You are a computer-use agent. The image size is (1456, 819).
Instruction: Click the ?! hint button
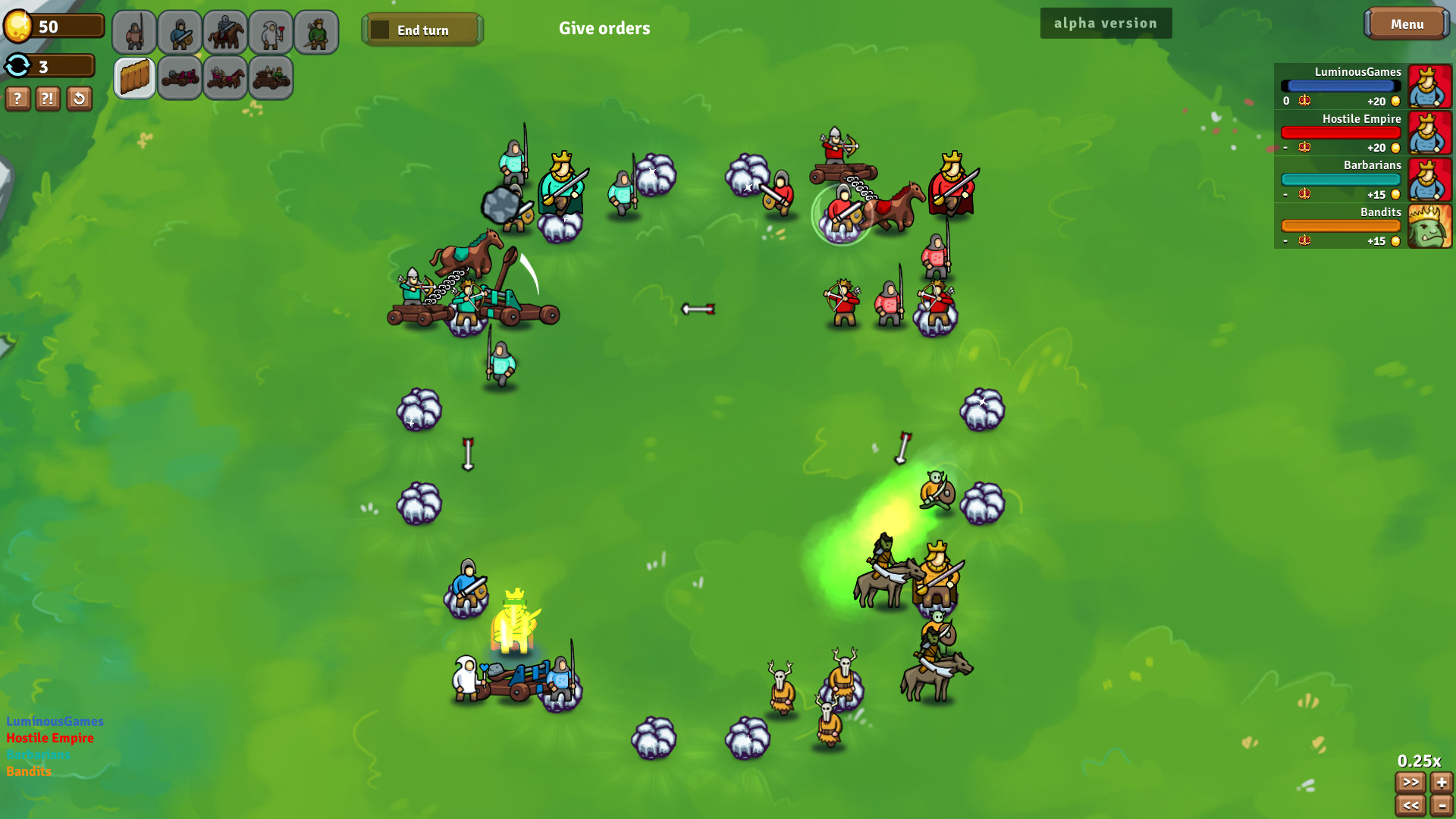(47, 99)
